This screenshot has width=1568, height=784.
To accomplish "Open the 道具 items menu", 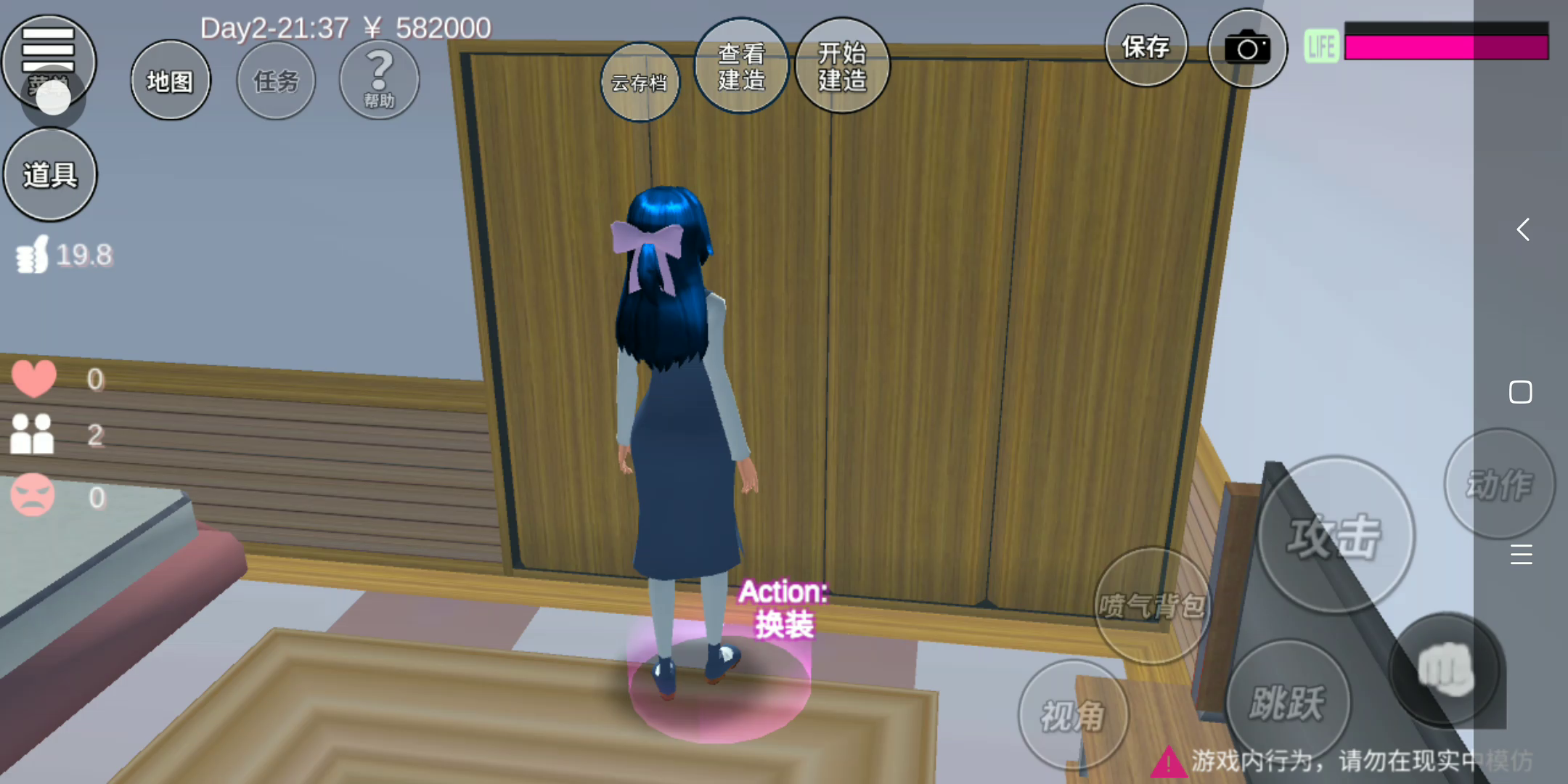I will [x=50, y=175].
